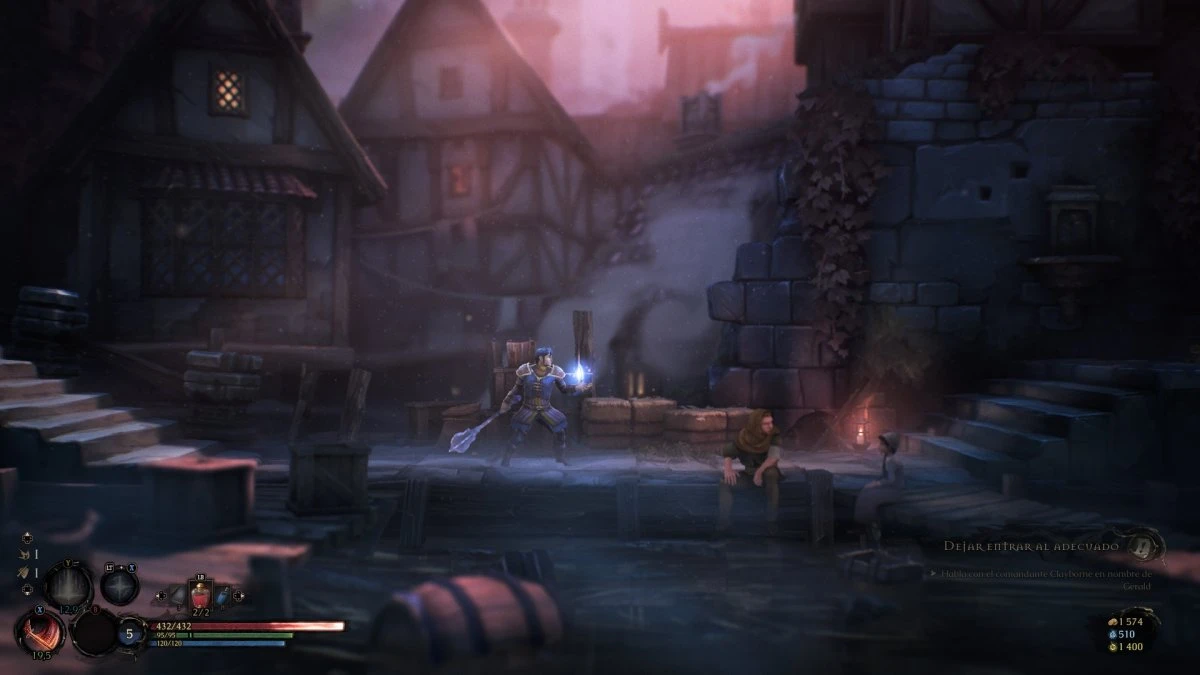
Task: Trigger the grey light-beam ability orb
Action: click(68, 583)
